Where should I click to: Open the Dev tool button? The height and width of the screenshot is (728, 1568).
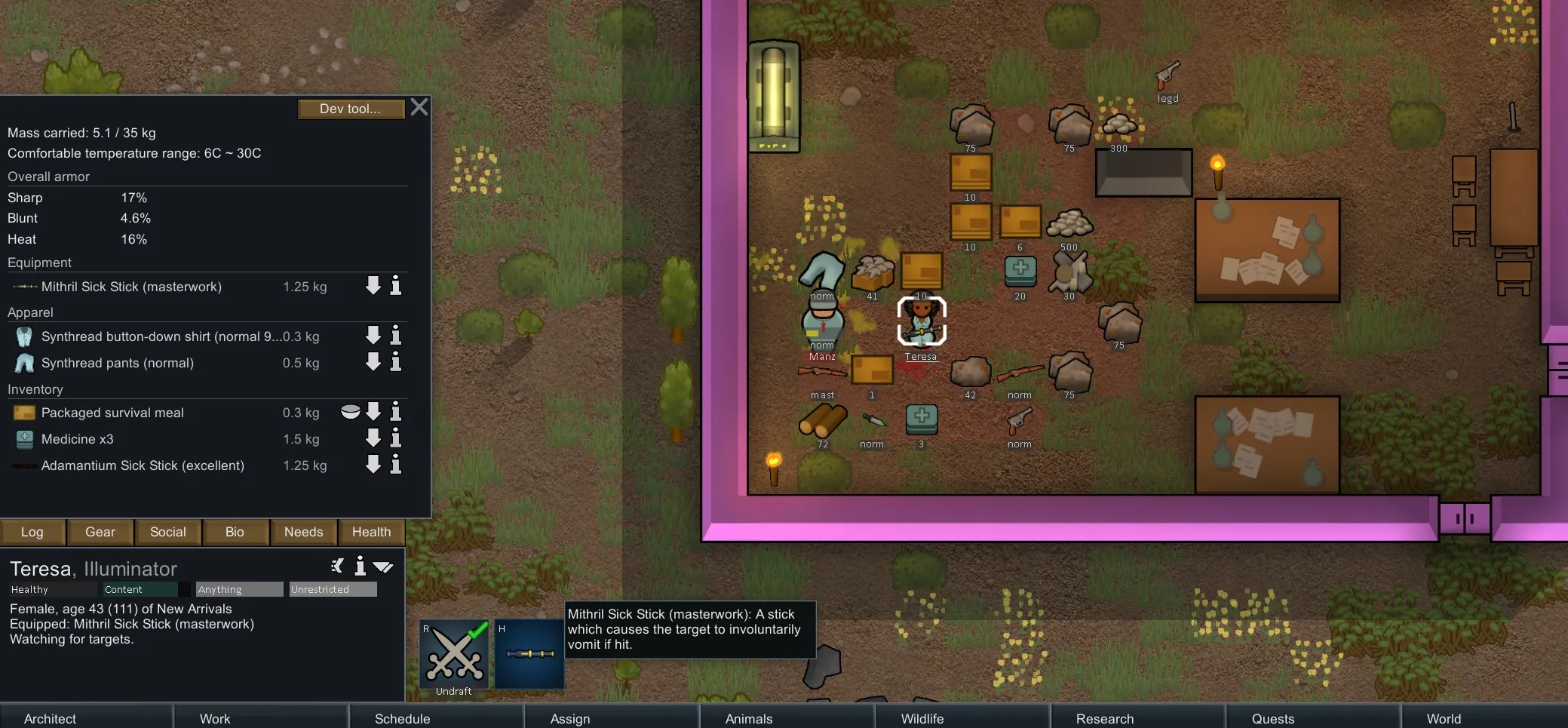point(349,109)
